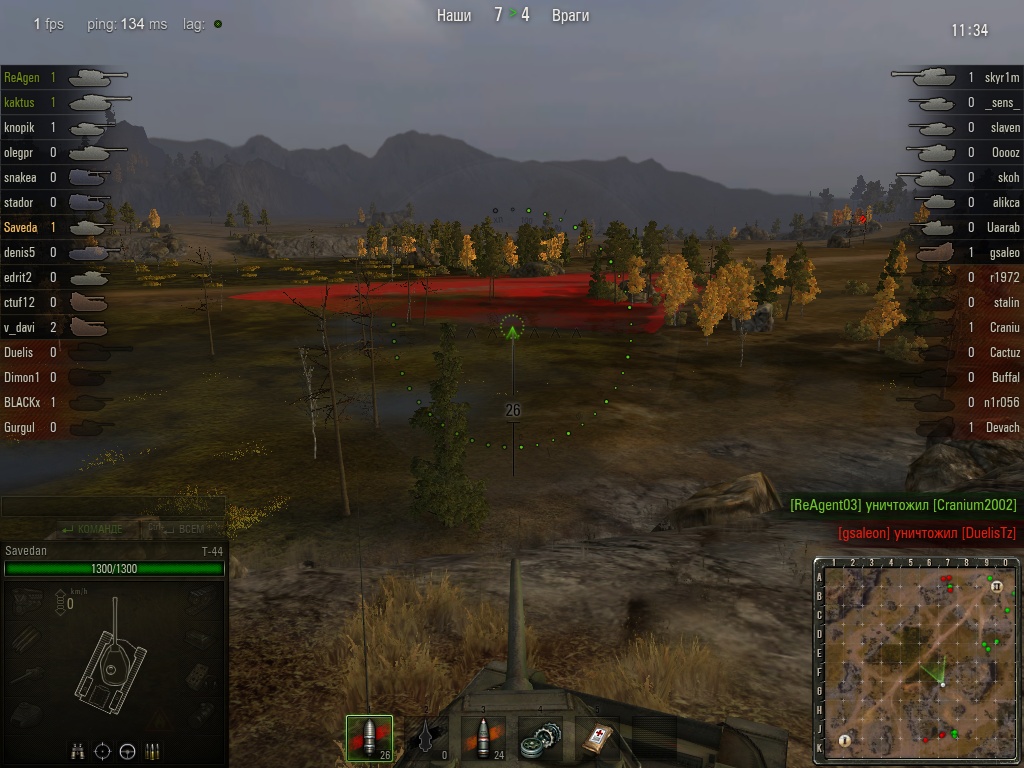
Task: Send chat message to all (ВСЕМ)
Action: click(x=178, y=529)
